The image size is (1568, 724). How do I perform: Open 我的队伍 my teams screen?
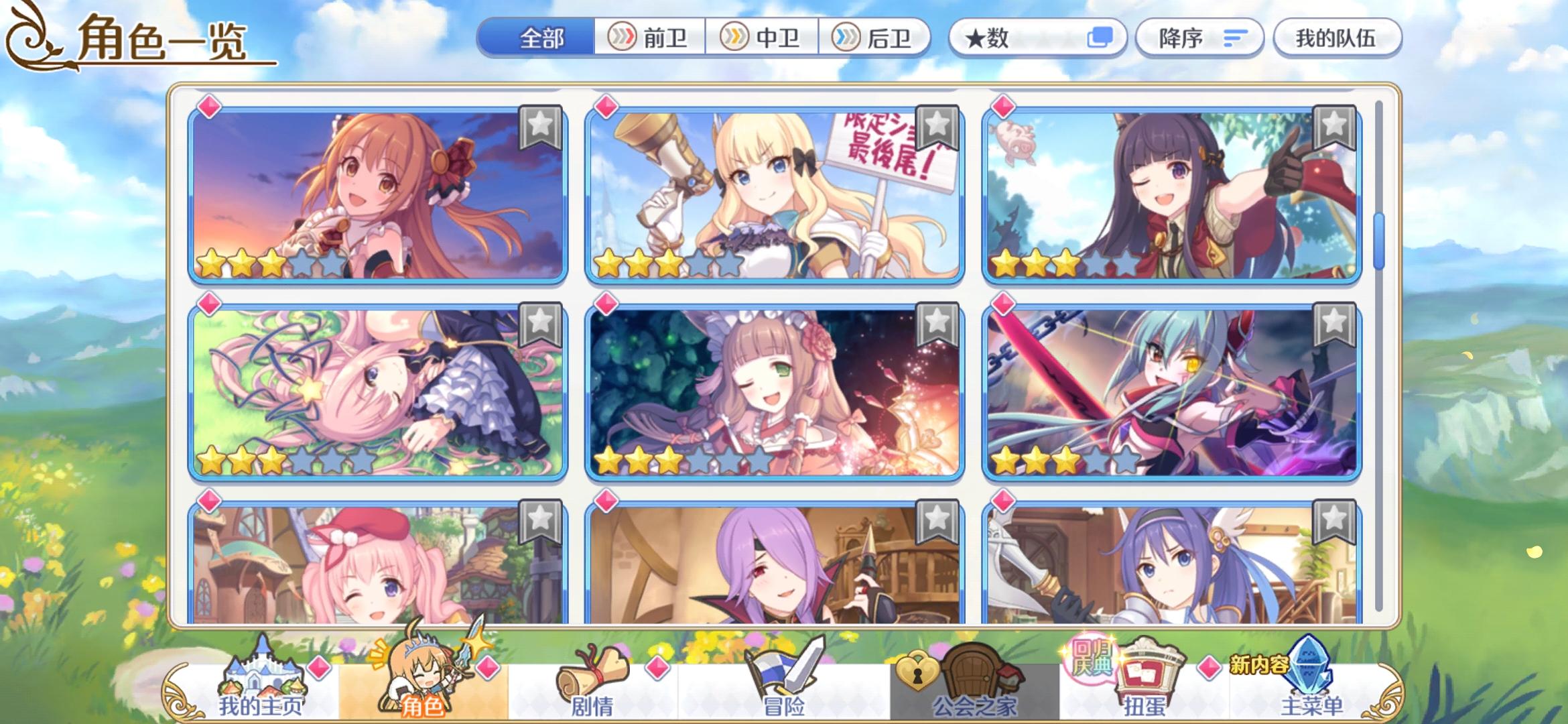[1337, 38]
